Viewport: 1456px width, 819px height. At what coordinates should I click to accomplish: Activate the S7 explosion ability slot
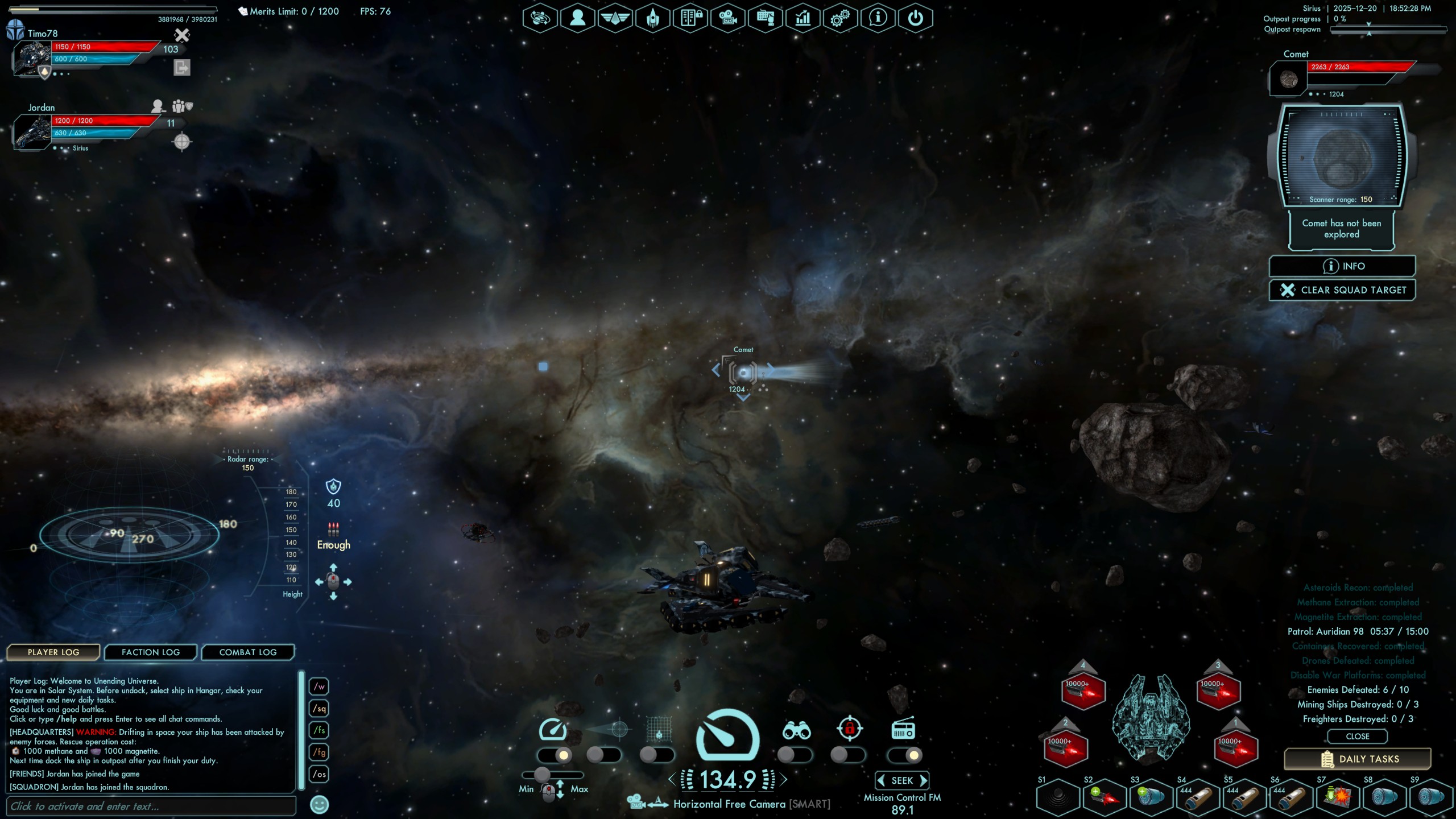point(1337,797)
